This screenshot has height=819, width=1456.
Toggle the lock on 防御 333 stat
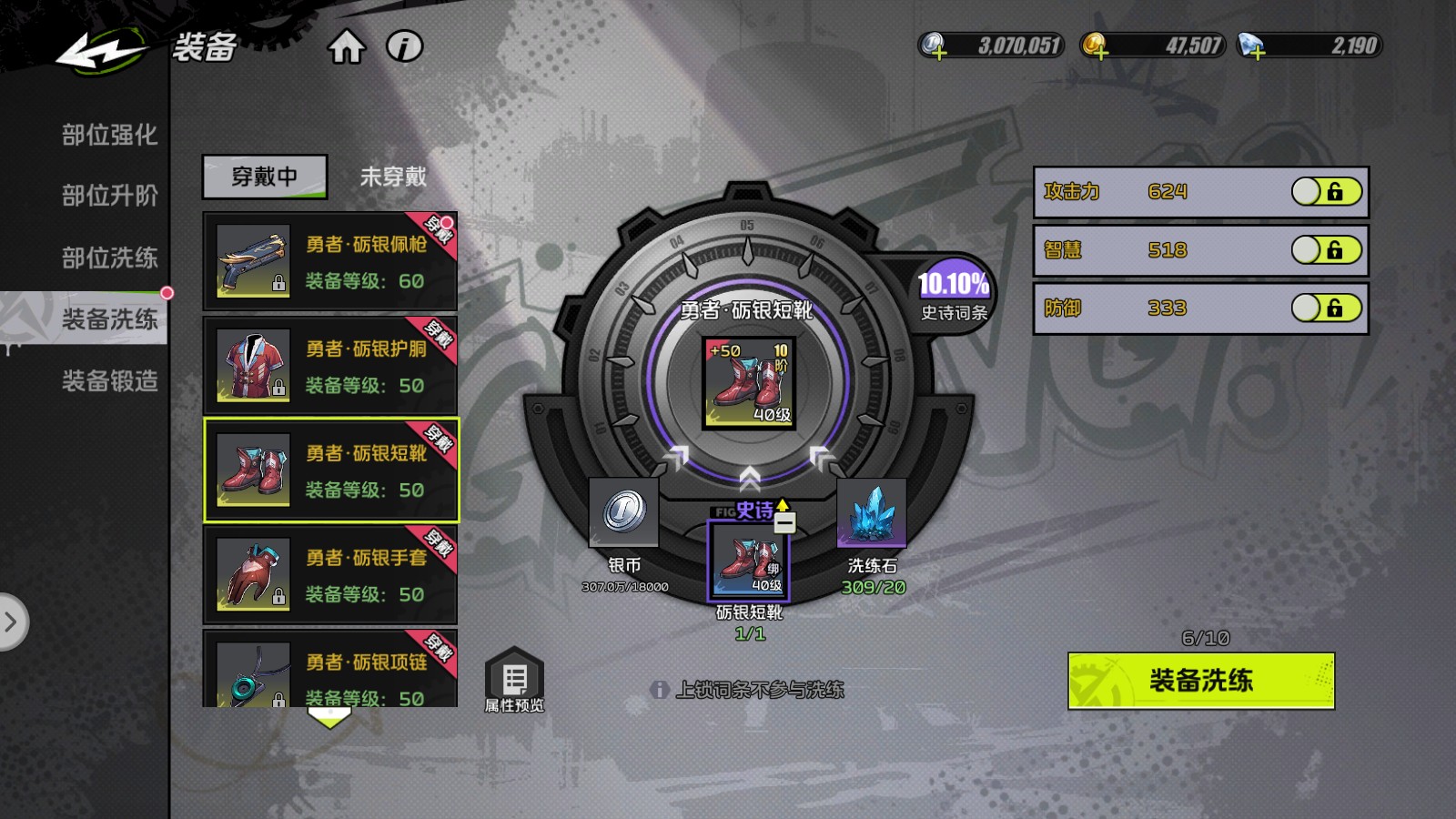pos(1326,309)
